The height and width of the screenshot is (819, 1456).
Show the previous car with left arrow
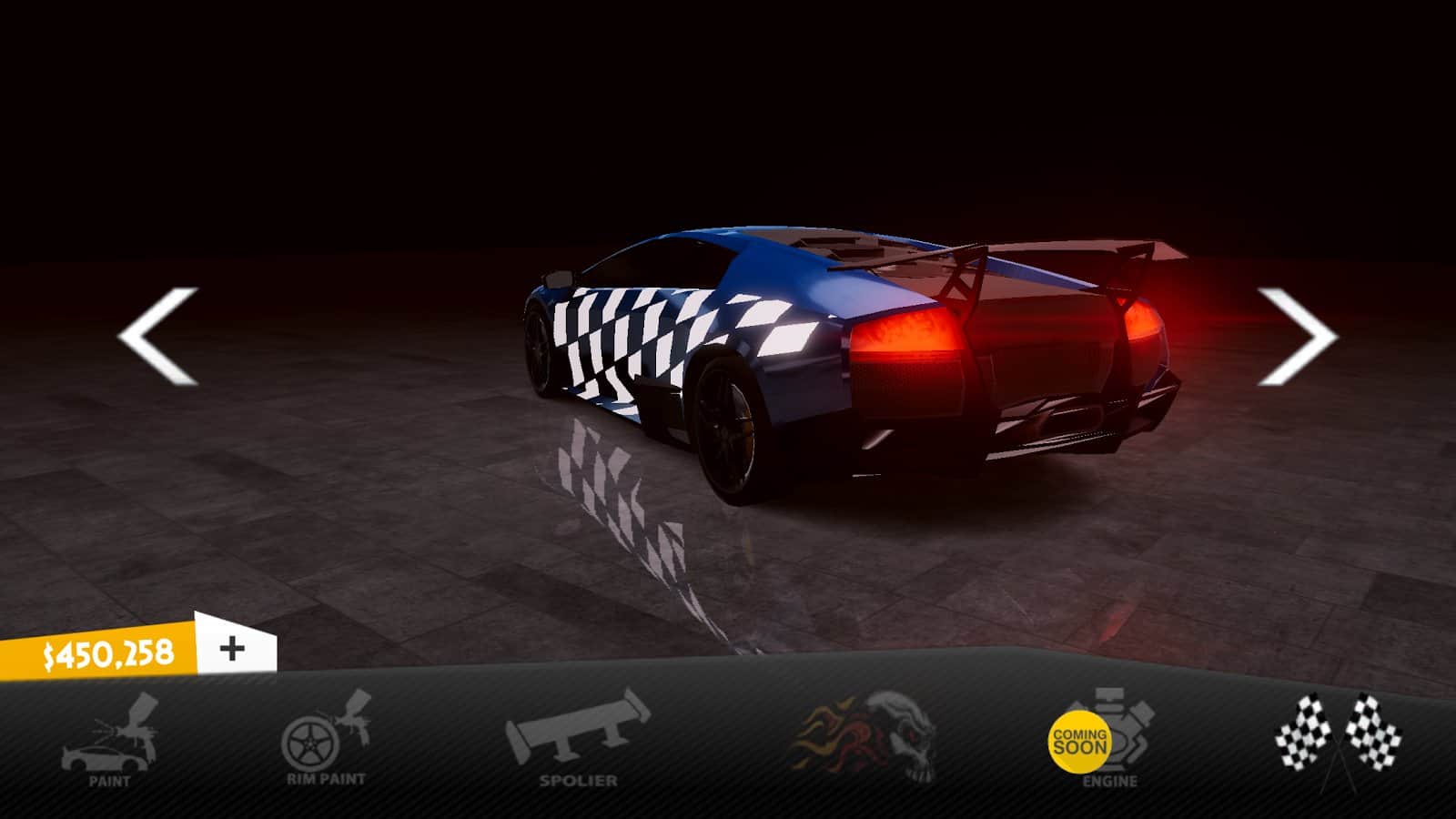click(x=159, y=336)
